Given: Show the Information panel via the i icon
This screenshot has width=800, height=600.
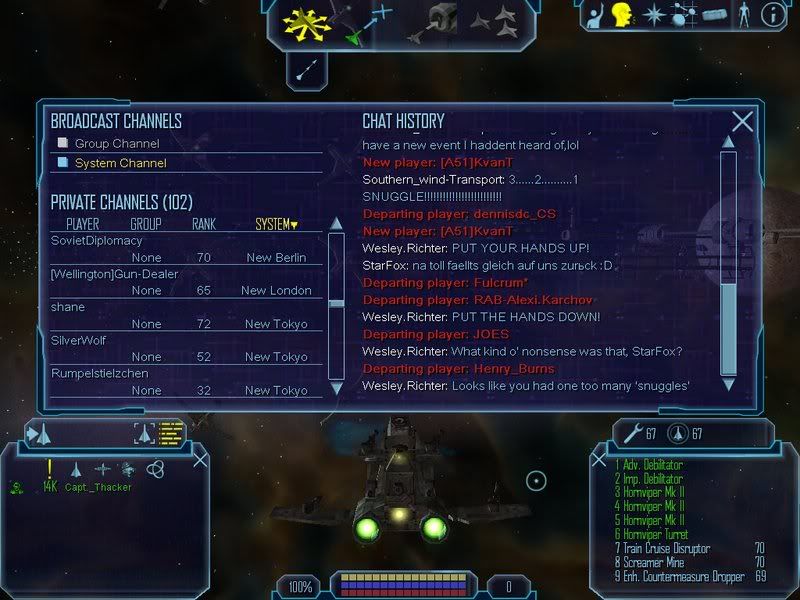Looking at the screenshot, I should (x=773, y=15).
